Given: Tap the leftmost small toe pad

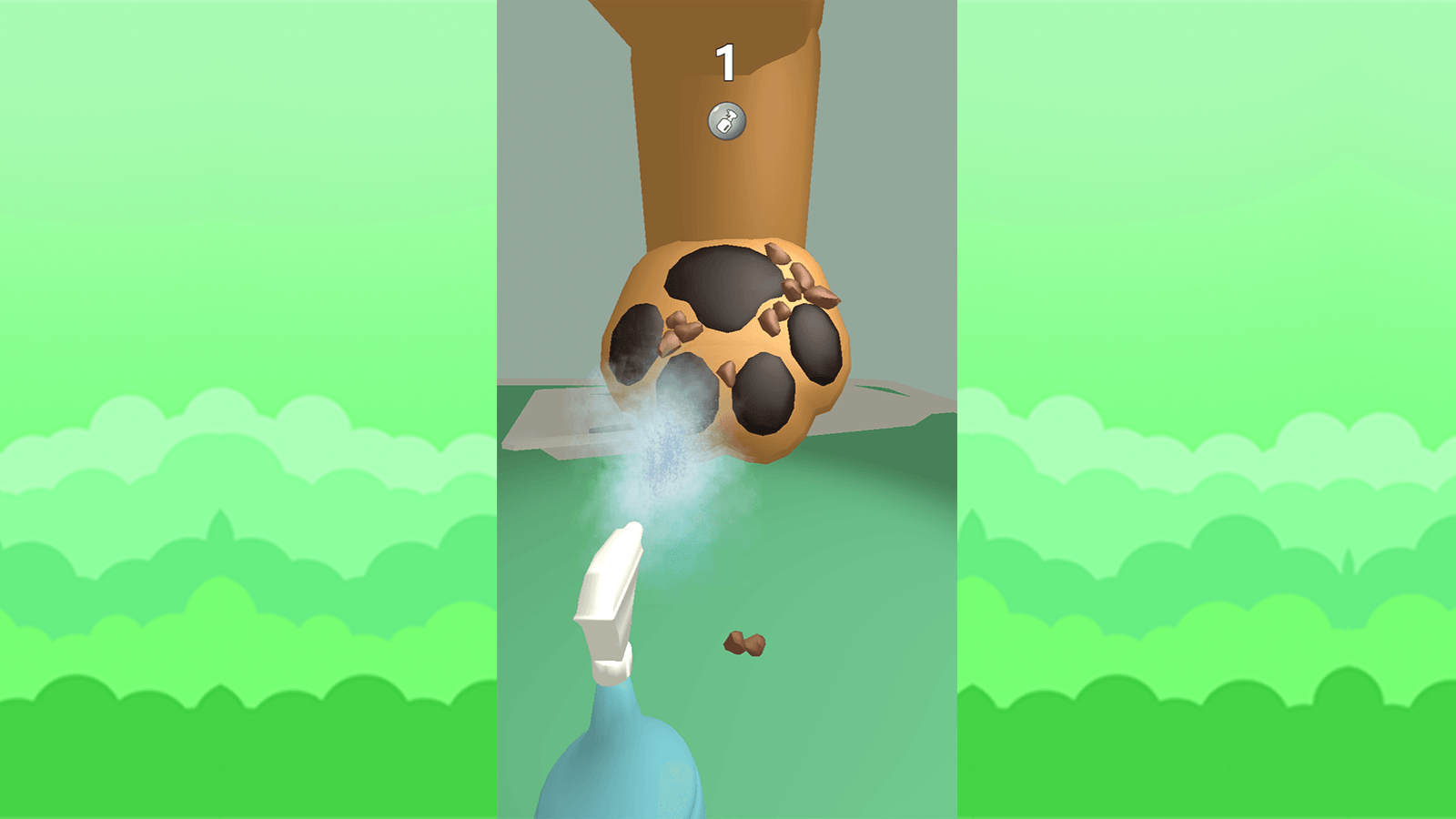Looking at the screenshot, I should coord(637,337).
